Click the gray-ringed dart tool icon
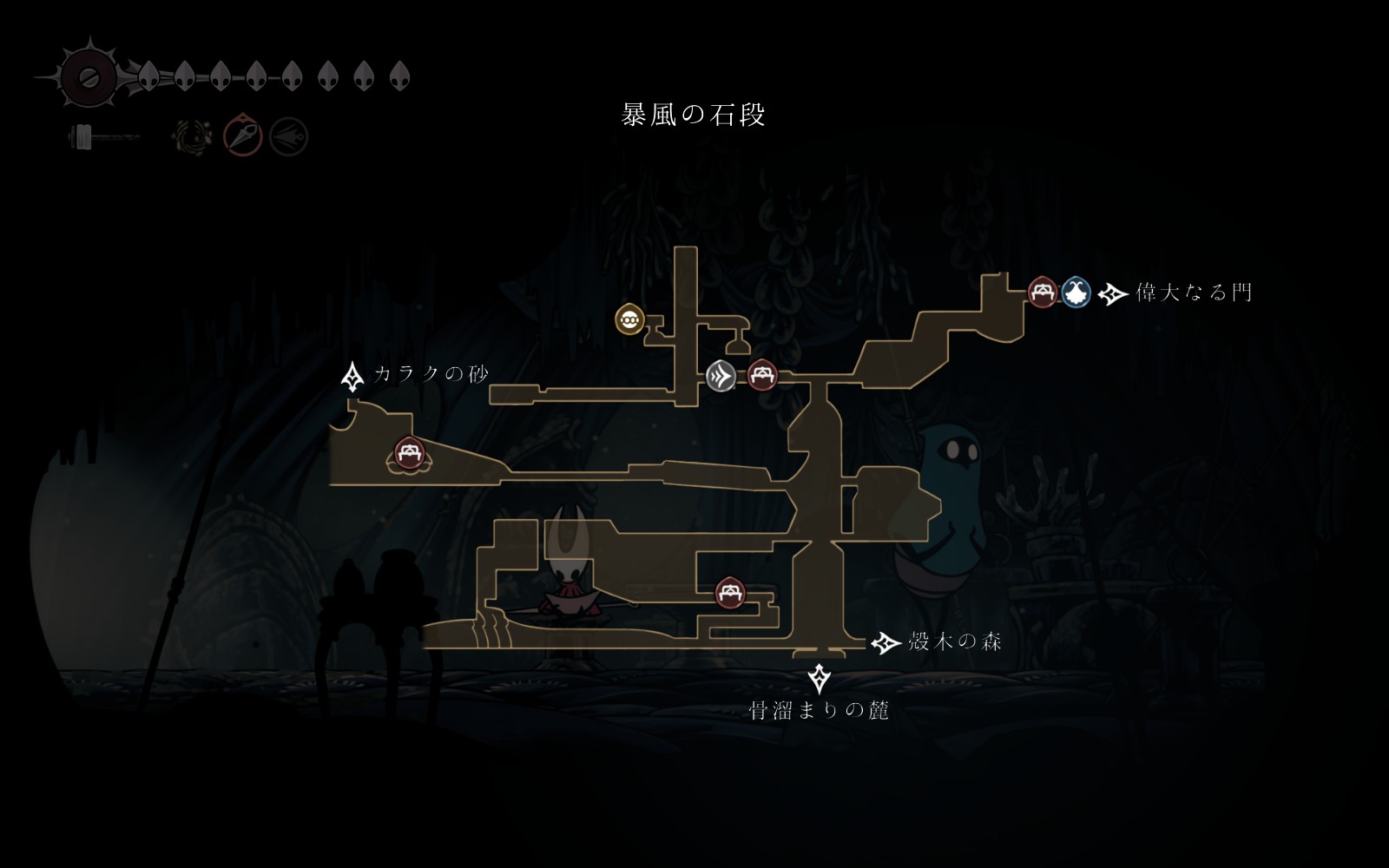Image resolution: width=1389 pixels, height=868 pixels. tap(288, 136)
